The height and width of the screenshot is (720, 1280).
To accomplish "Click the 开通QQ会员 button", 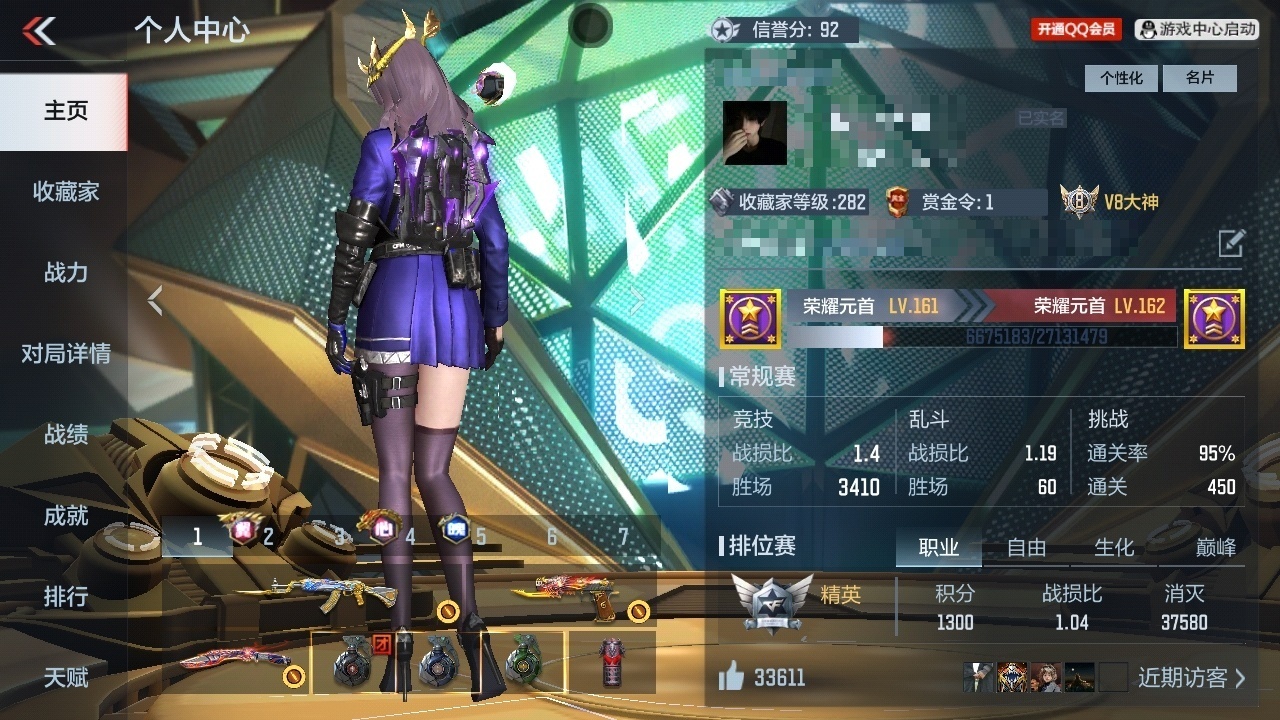I will pyautogui.click(x=1076, y=30).
